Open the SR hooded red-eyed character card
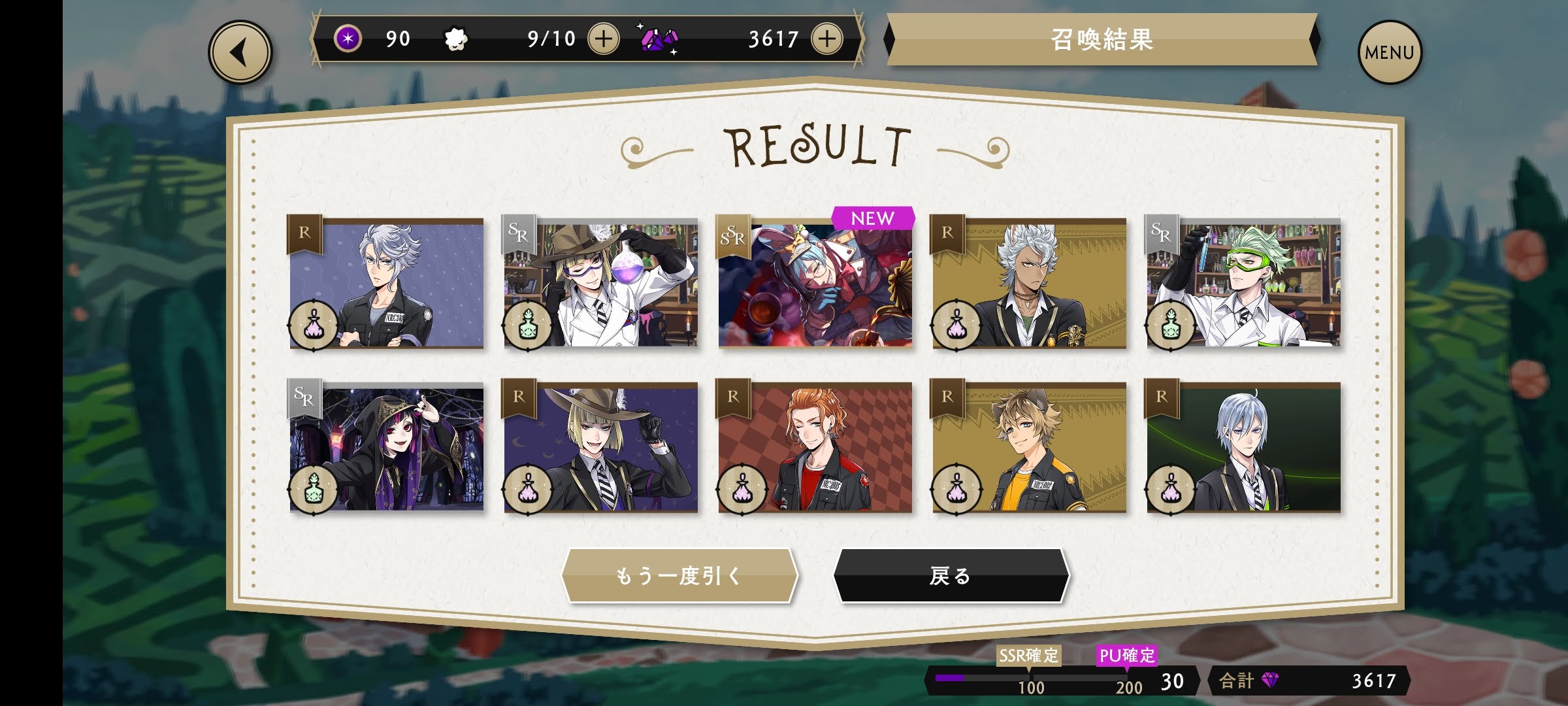 (386, 447)
